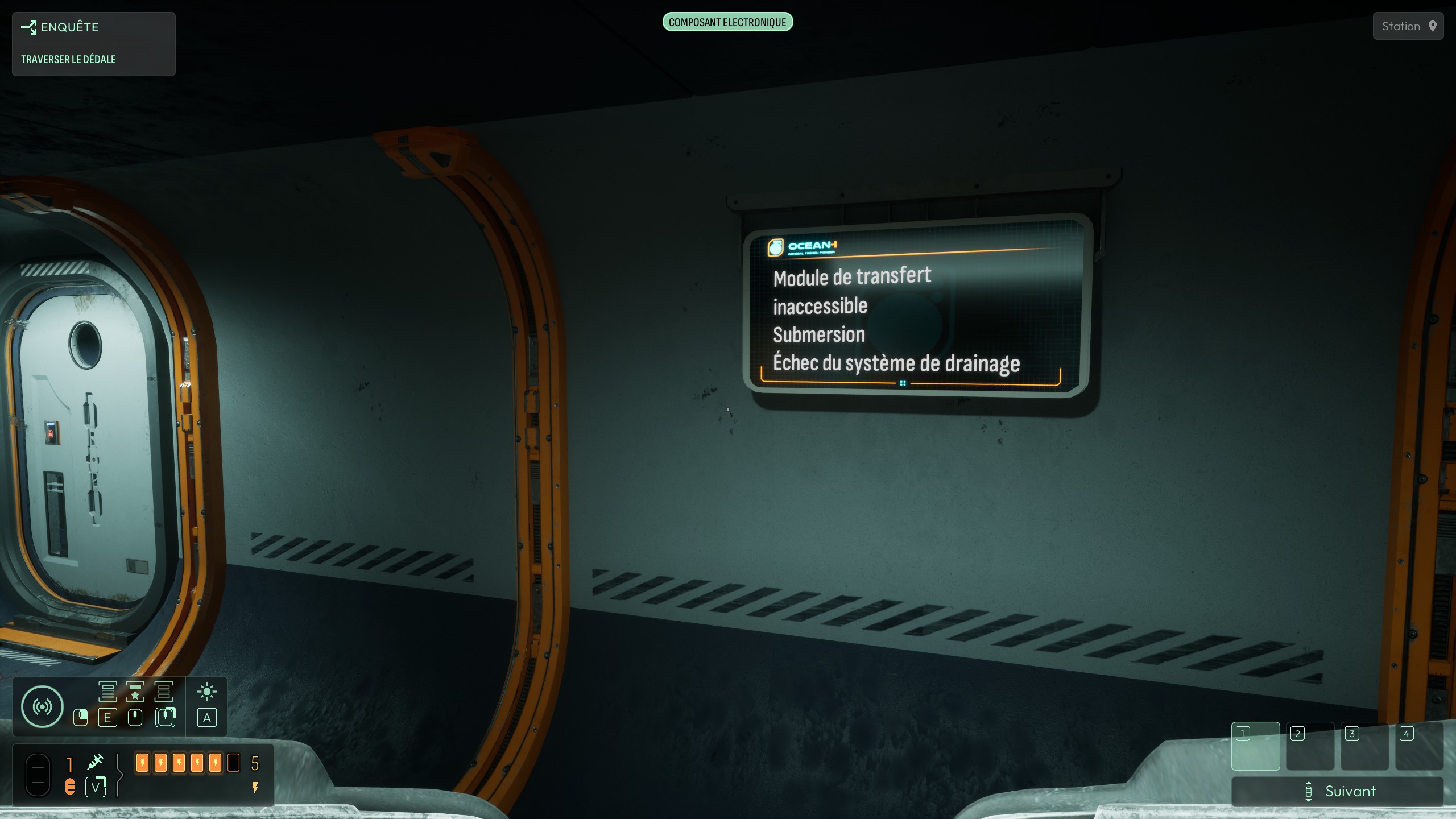Select the Traverser le dédale objective

pos(68,59)
